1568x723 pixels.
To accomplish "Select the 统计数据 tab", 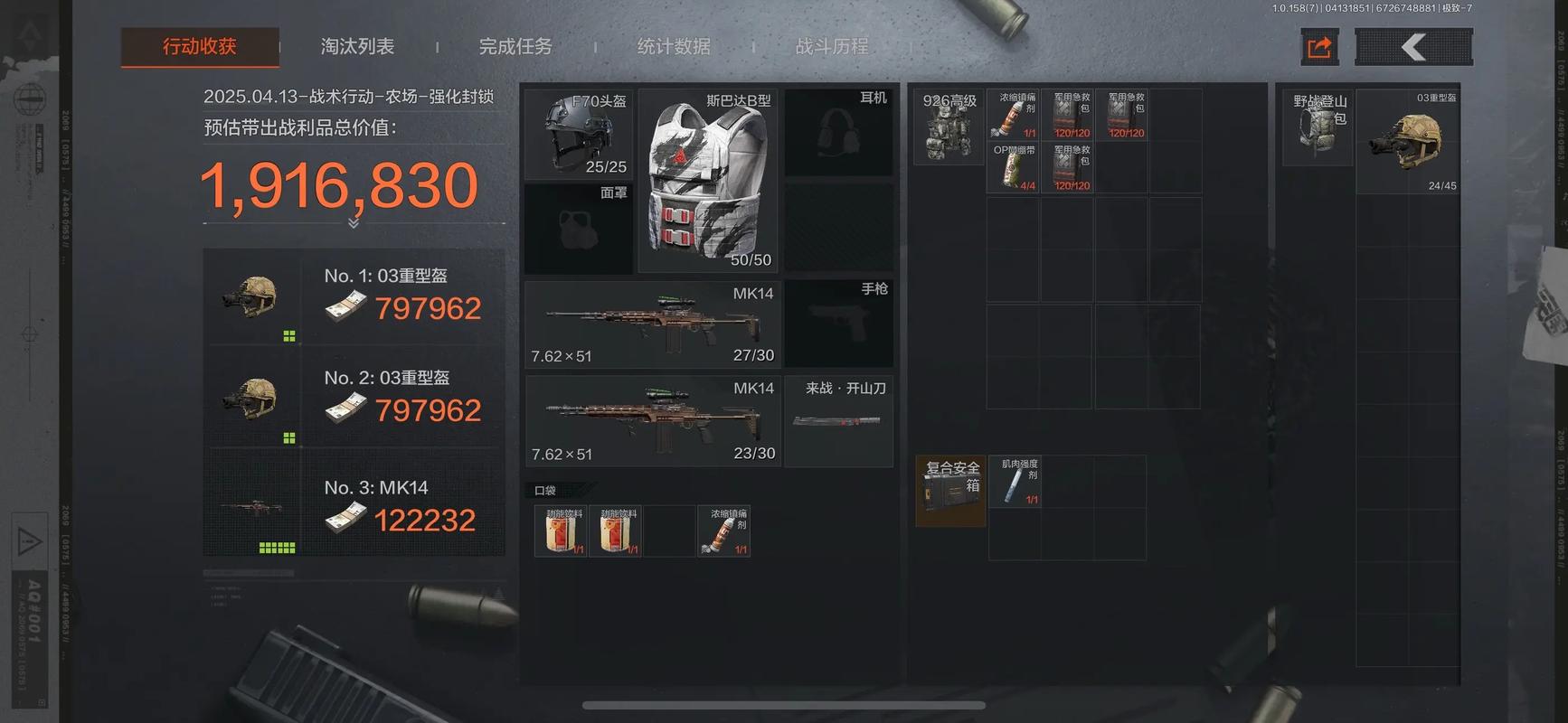I will pyautogui.click(x=674, y=47).
